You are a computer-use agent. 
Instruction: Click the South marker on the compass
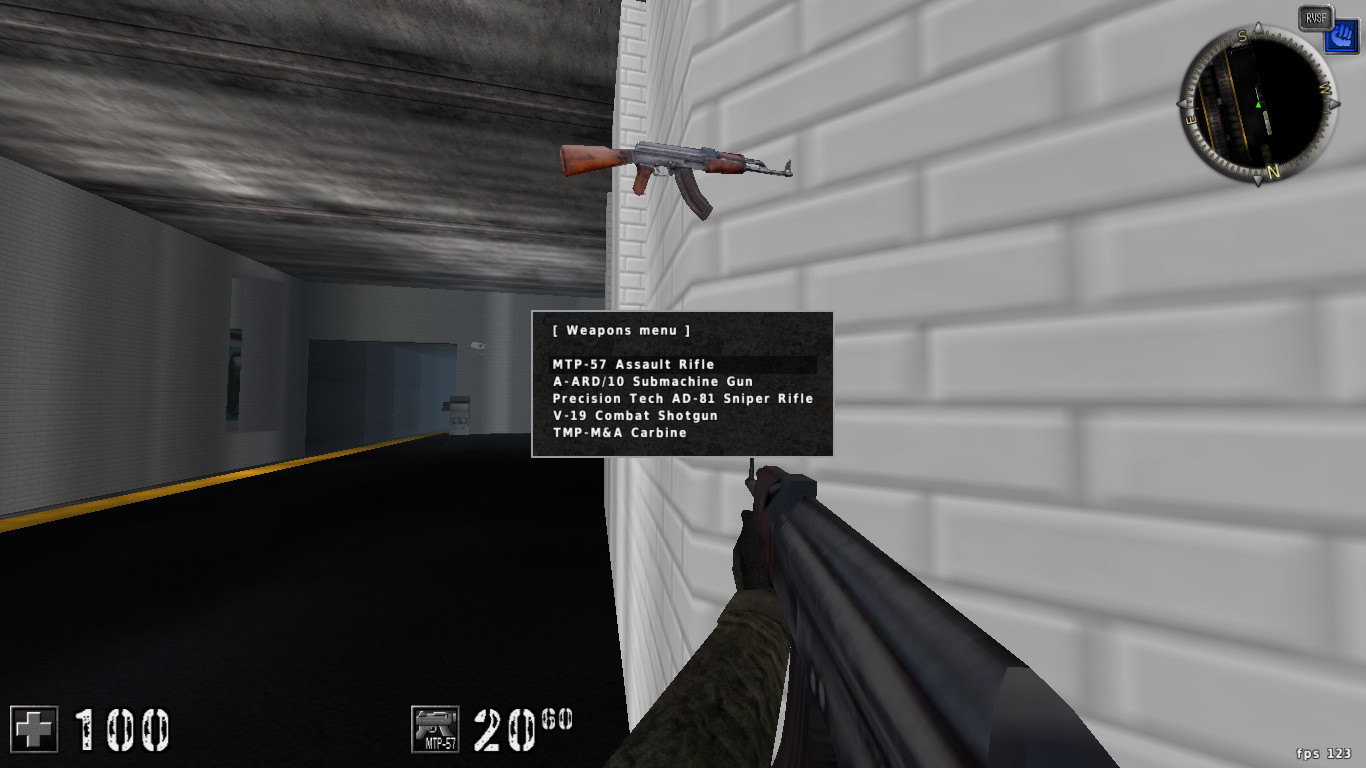click(x=1240, y=35)
